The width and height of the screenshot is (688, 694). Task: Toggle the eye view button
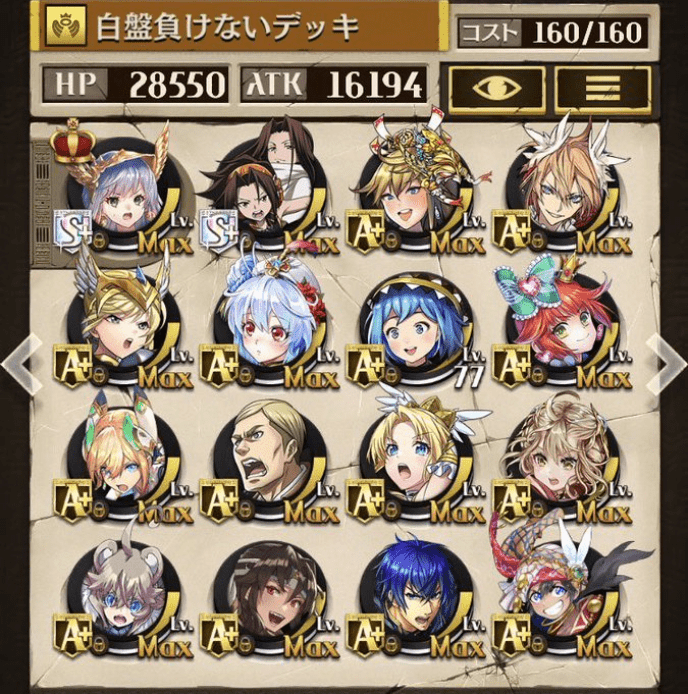pyautogui.click(x=497, y=90)
